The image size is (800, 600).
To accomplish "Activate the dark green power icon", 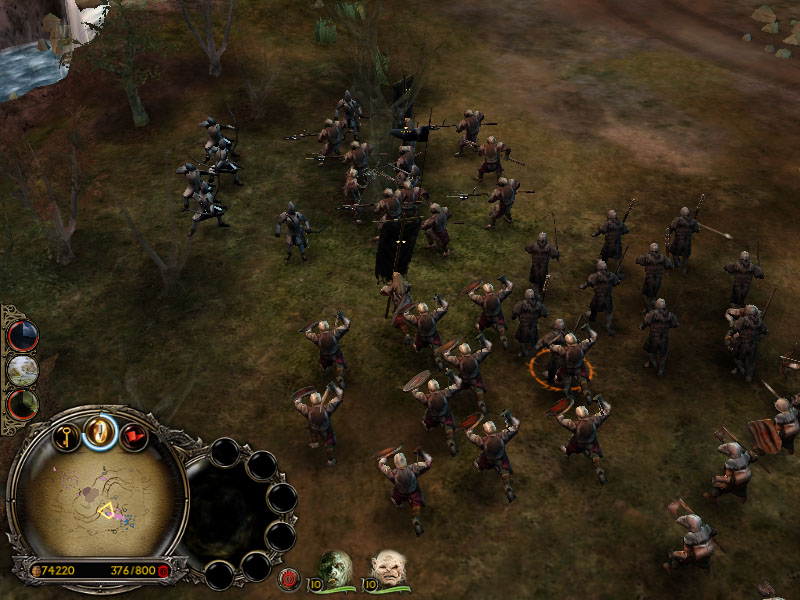I will [x=22, y=404].
